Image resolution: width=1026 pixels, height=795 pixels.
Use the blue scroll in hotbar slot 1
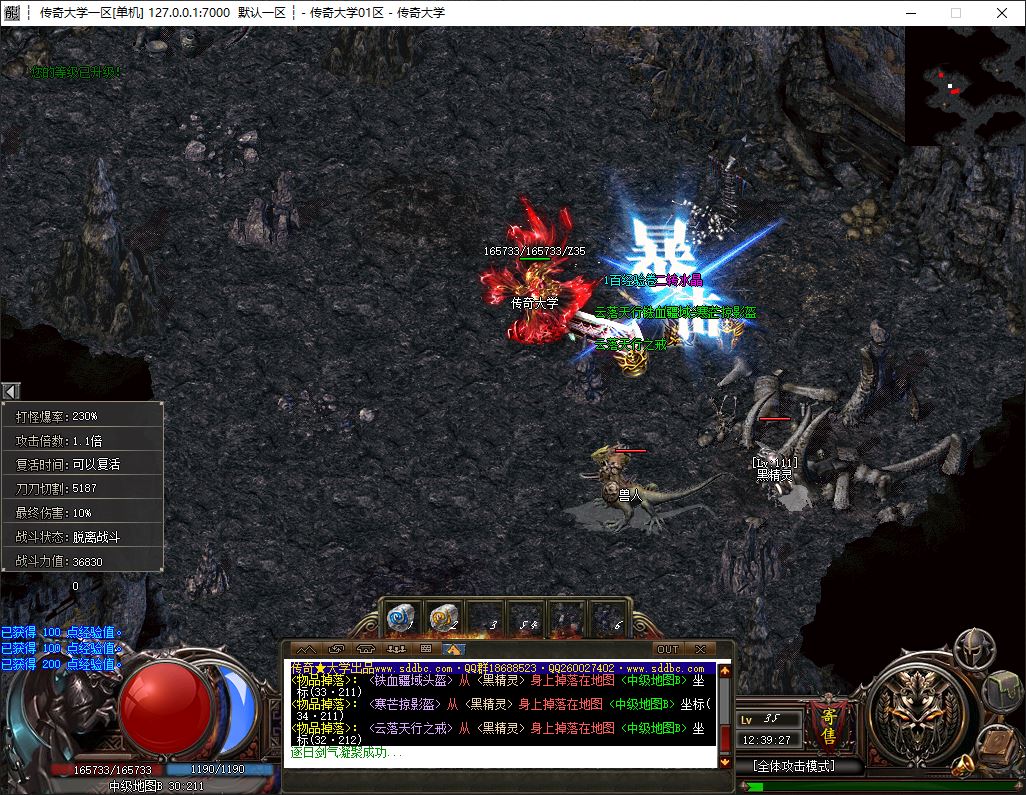click(402, 618)
